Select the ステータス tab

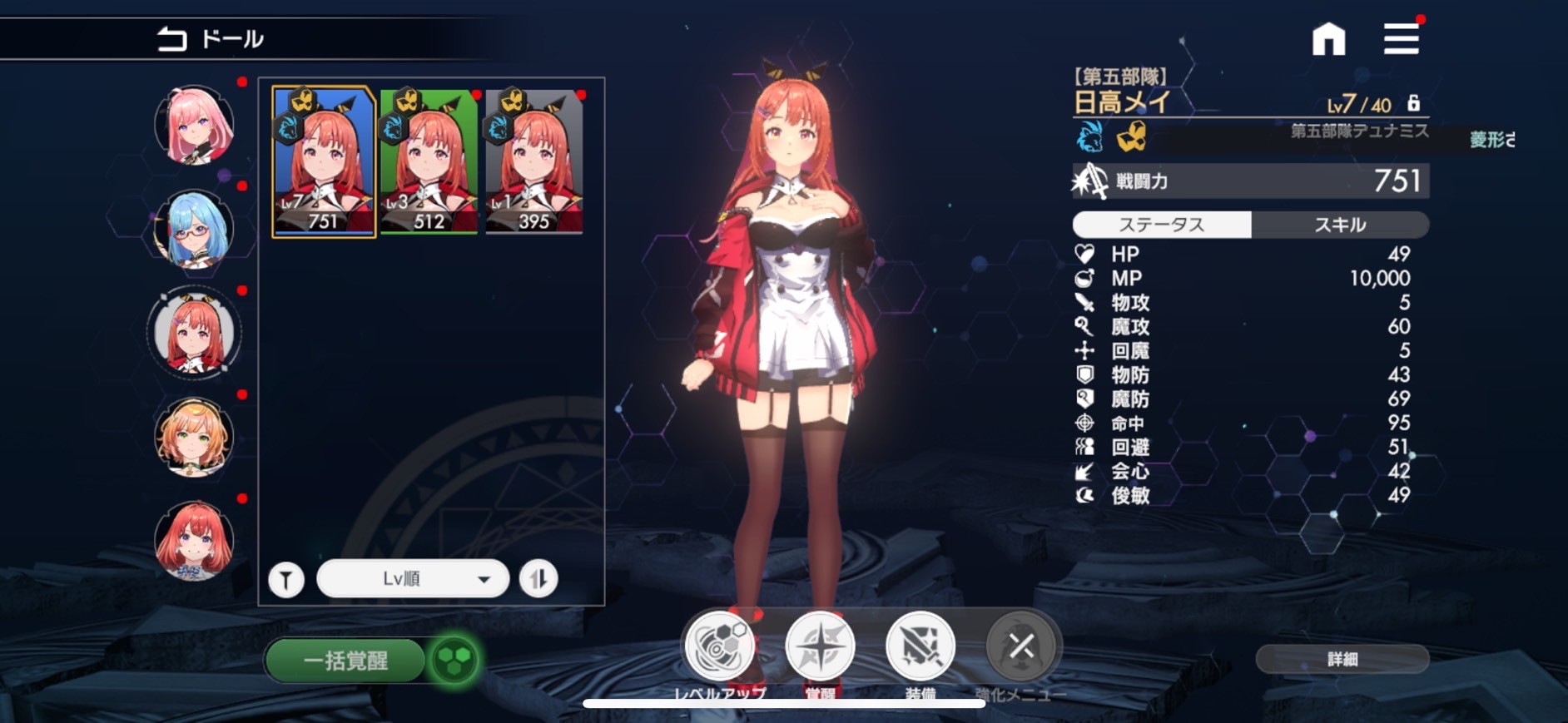pos(1162,224)
